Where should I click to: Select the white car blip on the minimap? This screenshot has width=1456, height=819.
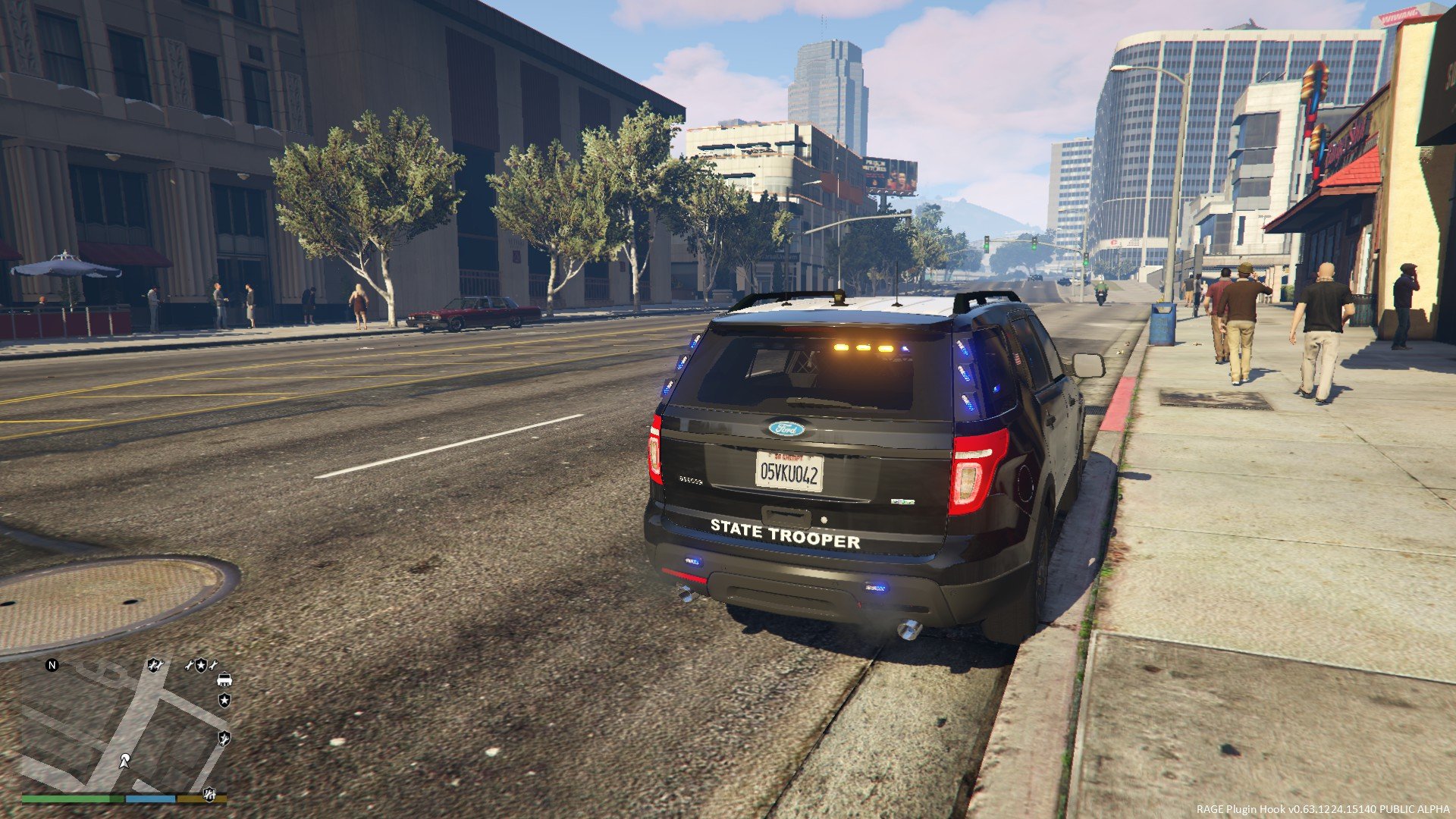click(x=224, y=679)
